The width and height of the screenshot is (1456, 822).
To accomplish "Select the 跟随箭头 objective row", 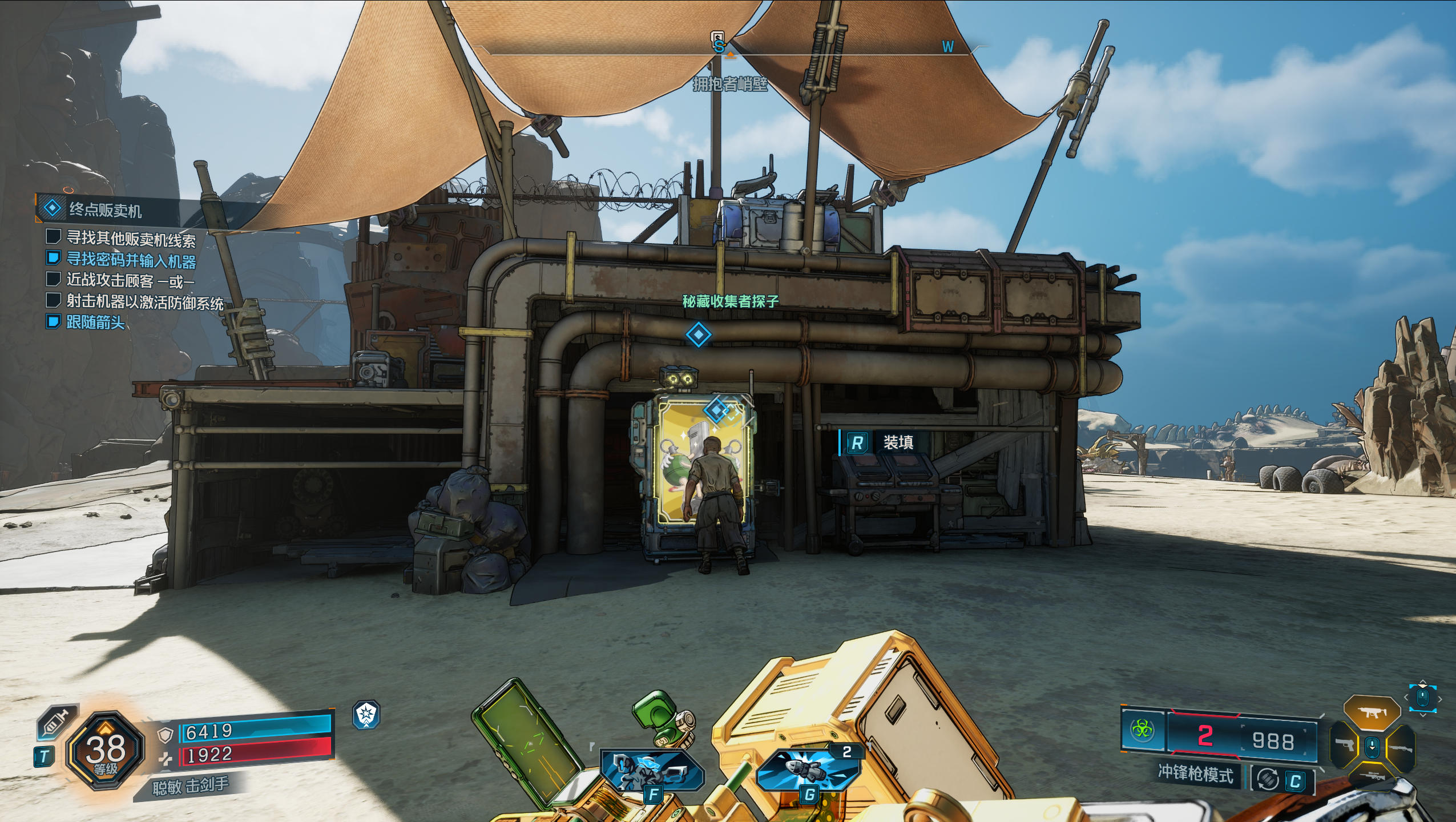I will 95,322.
